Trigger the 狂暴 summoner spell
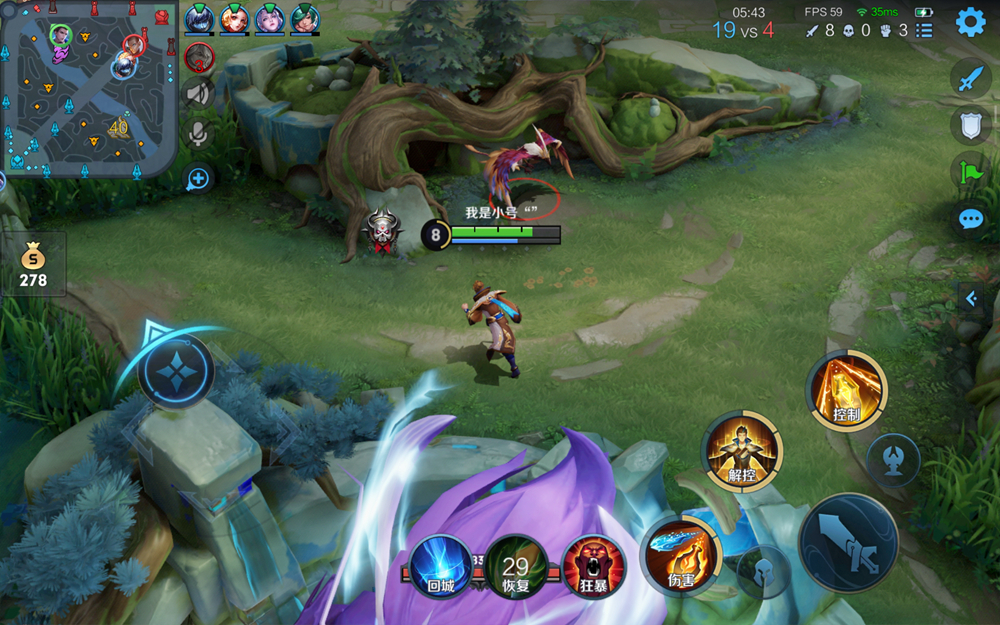The image size is (1000, 625). 594,566
